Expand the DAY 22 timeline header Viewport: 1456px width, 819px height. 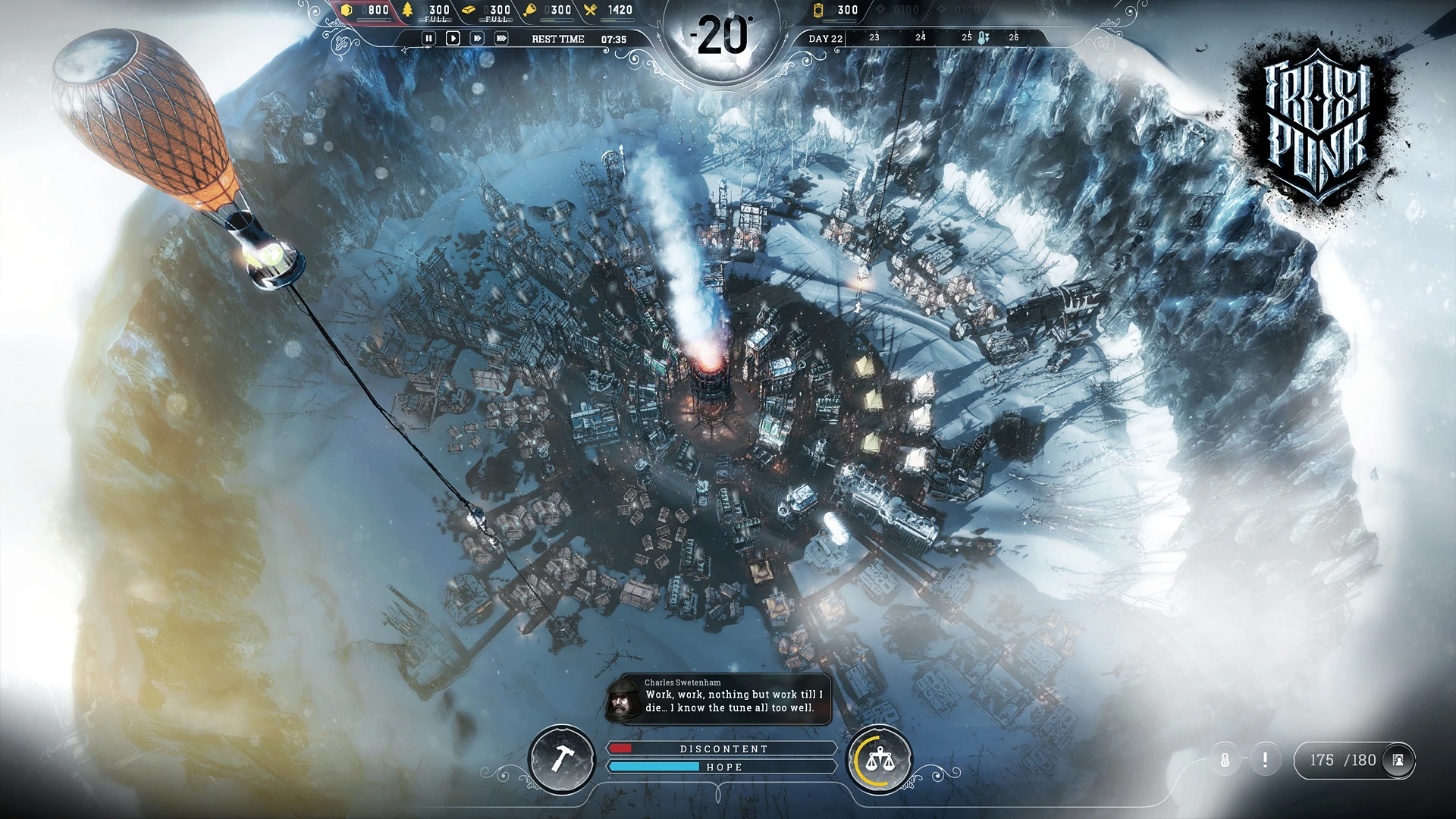click(x=827, y=38)
